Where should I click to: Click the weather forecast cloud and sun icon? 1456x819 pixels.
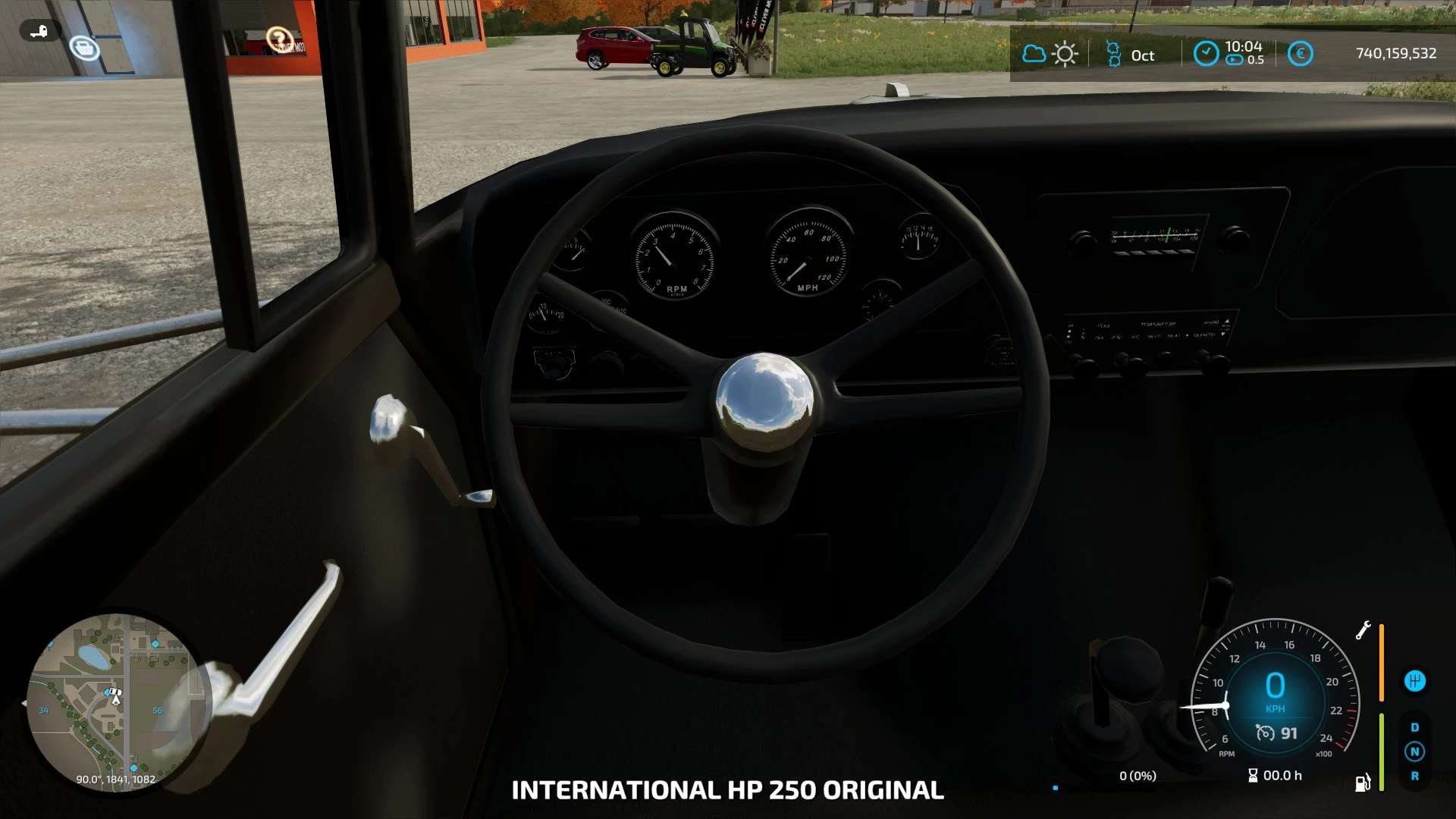[x=1050, y=54]
